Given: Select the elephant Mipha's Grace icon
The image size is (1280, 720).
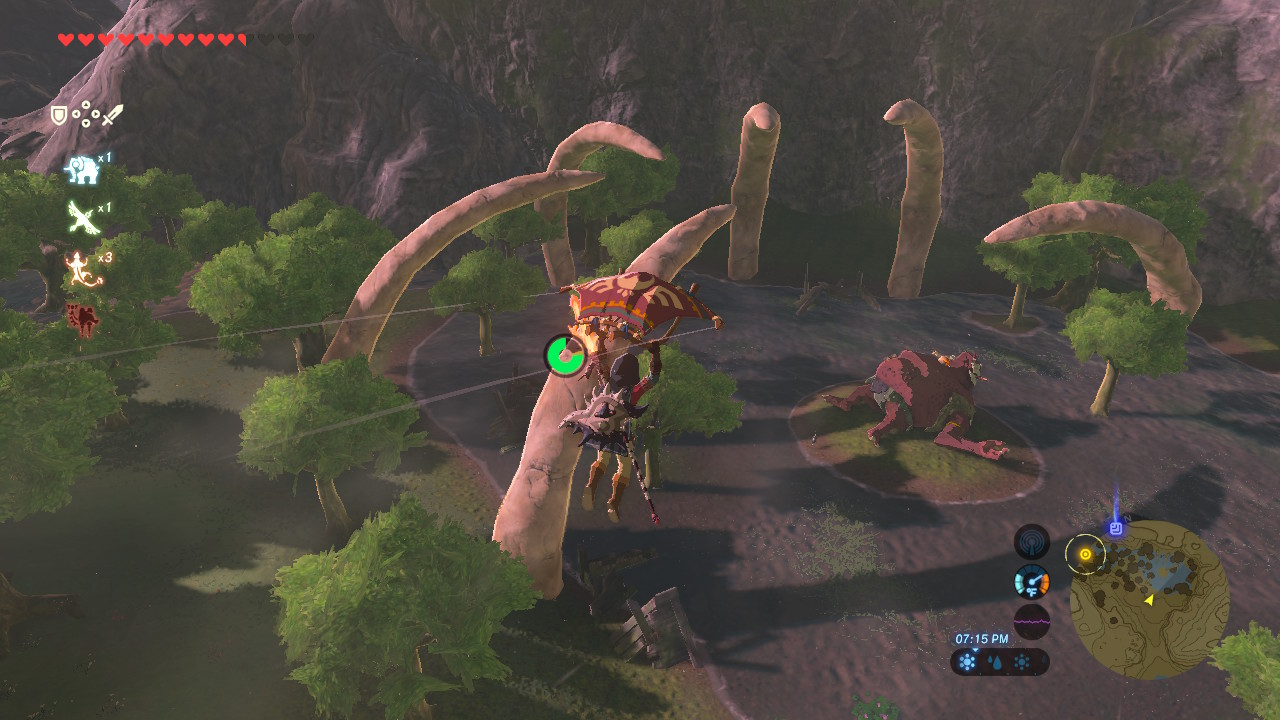Looking at the screenshot, I should click(82, 169).
